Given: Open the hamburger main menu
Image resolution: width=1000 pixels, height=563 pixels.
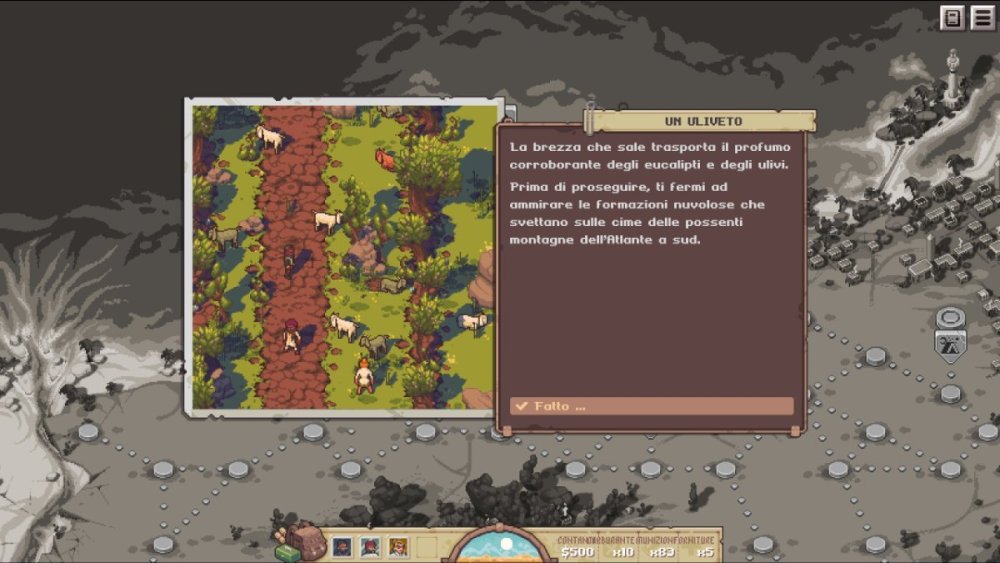Looking at the screenshot, I should coord(982,18).
